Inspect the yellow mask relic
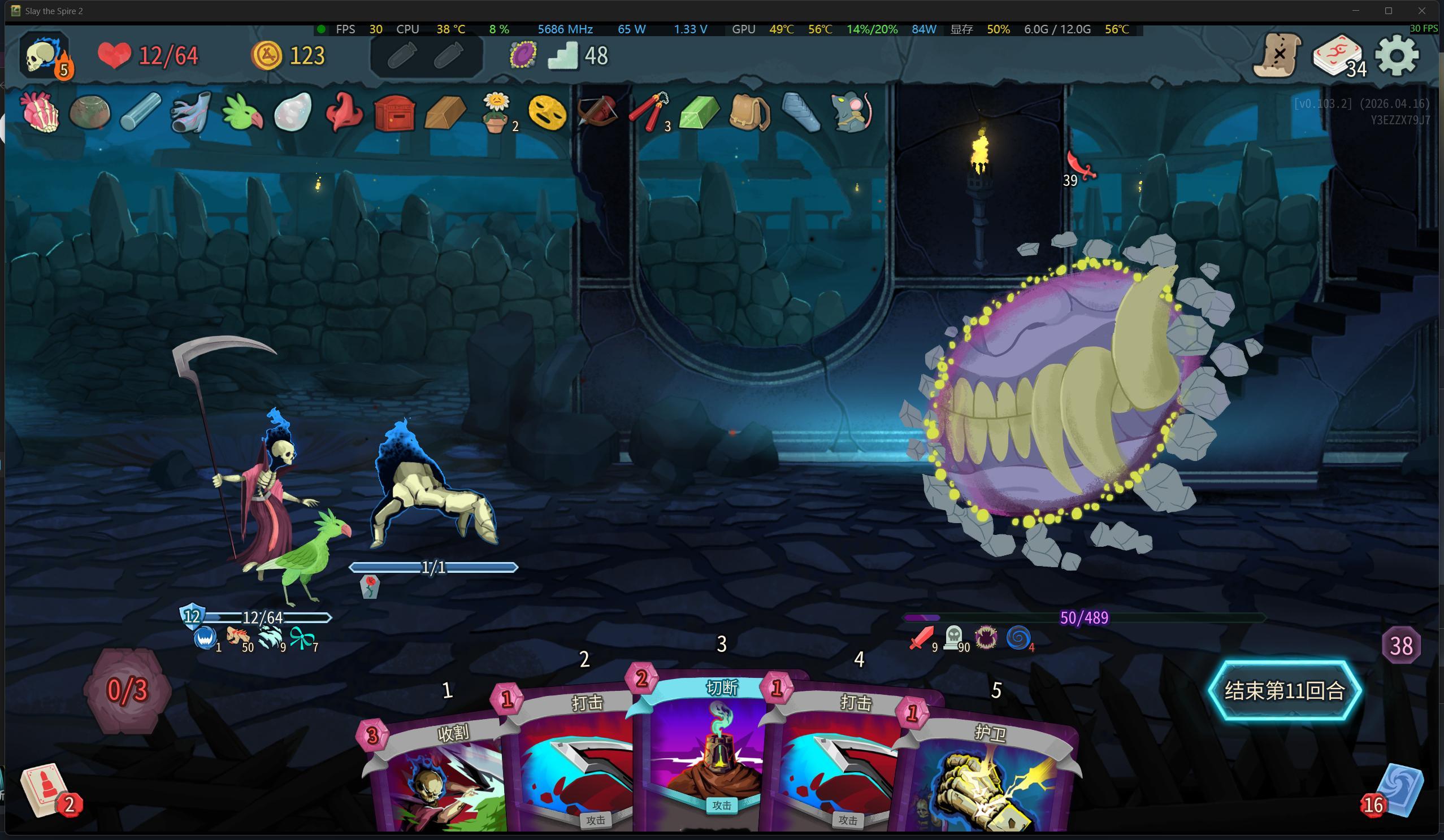 tap(547, 112)
